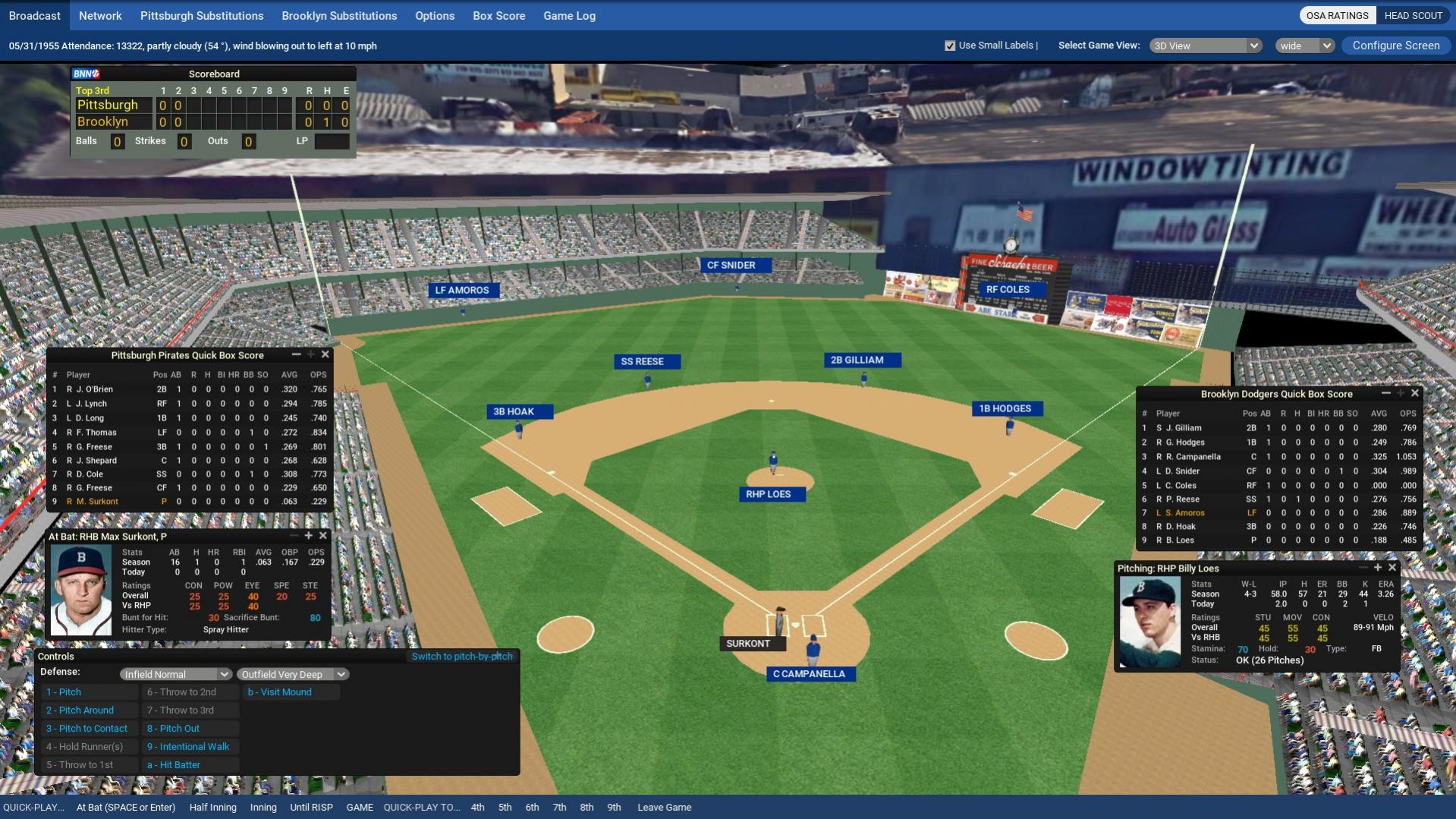Show the Game Log
Image resolution: width=1456 pixels, height=819 pixels.
[x=569, y=15]
